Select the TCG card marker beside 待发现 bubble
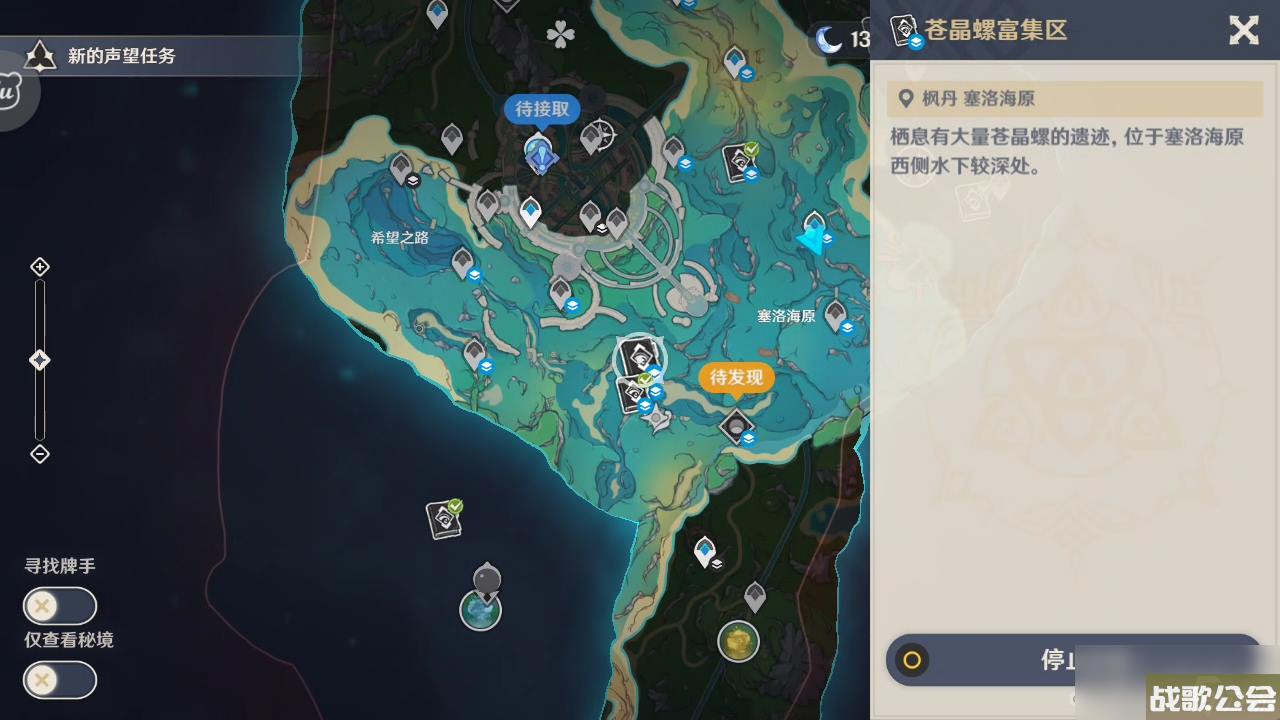Image resolution: width=1280 pixels, height=720 pixels. [637, 355]
